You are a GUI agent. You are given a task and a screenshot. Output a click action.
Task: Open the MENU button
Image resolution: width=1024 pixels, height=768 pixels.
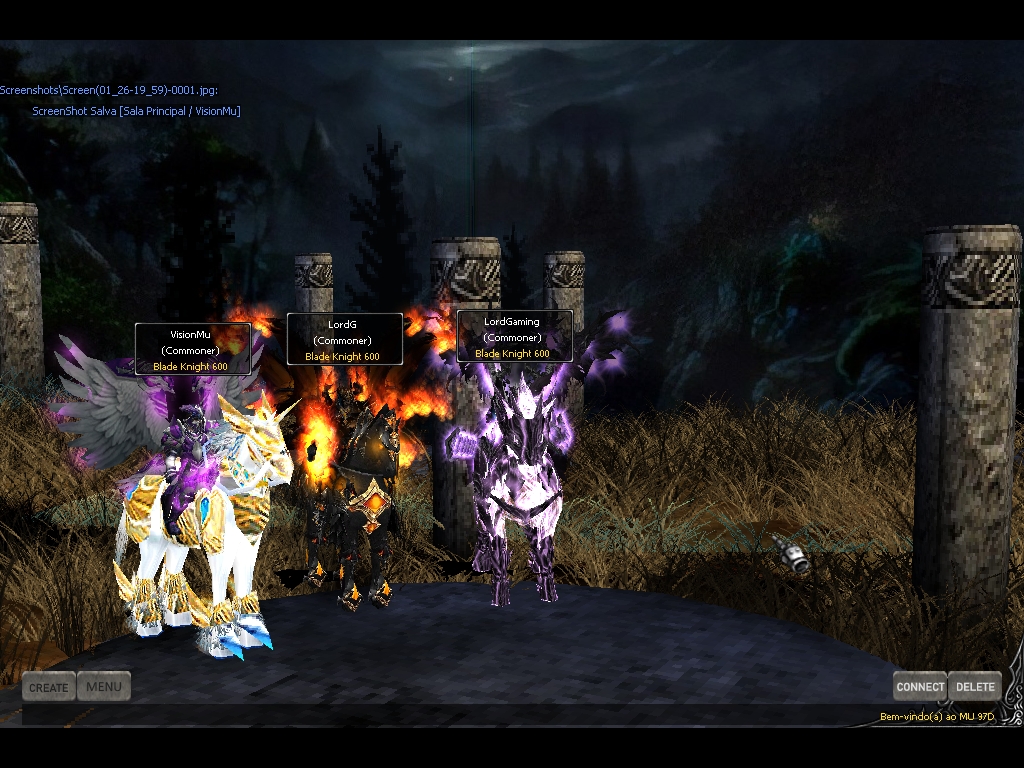pos(104,686)
